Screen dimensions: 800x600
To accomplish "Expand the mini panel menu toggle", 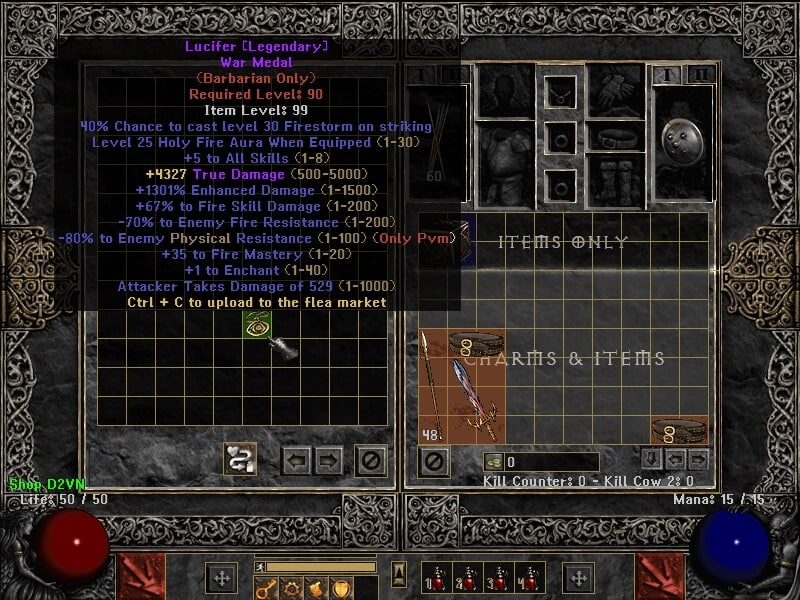I will coord(399,574).
